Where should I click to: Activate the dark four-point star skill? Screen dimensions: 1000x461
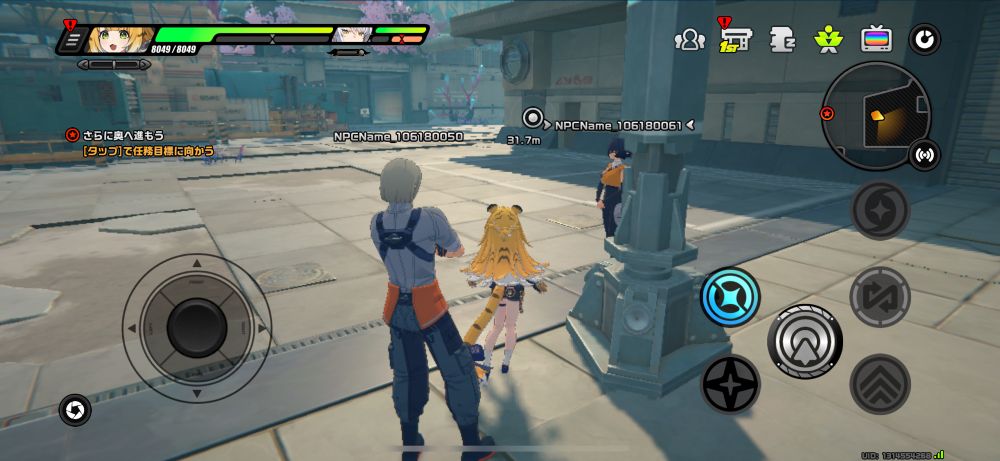[730, 384]
